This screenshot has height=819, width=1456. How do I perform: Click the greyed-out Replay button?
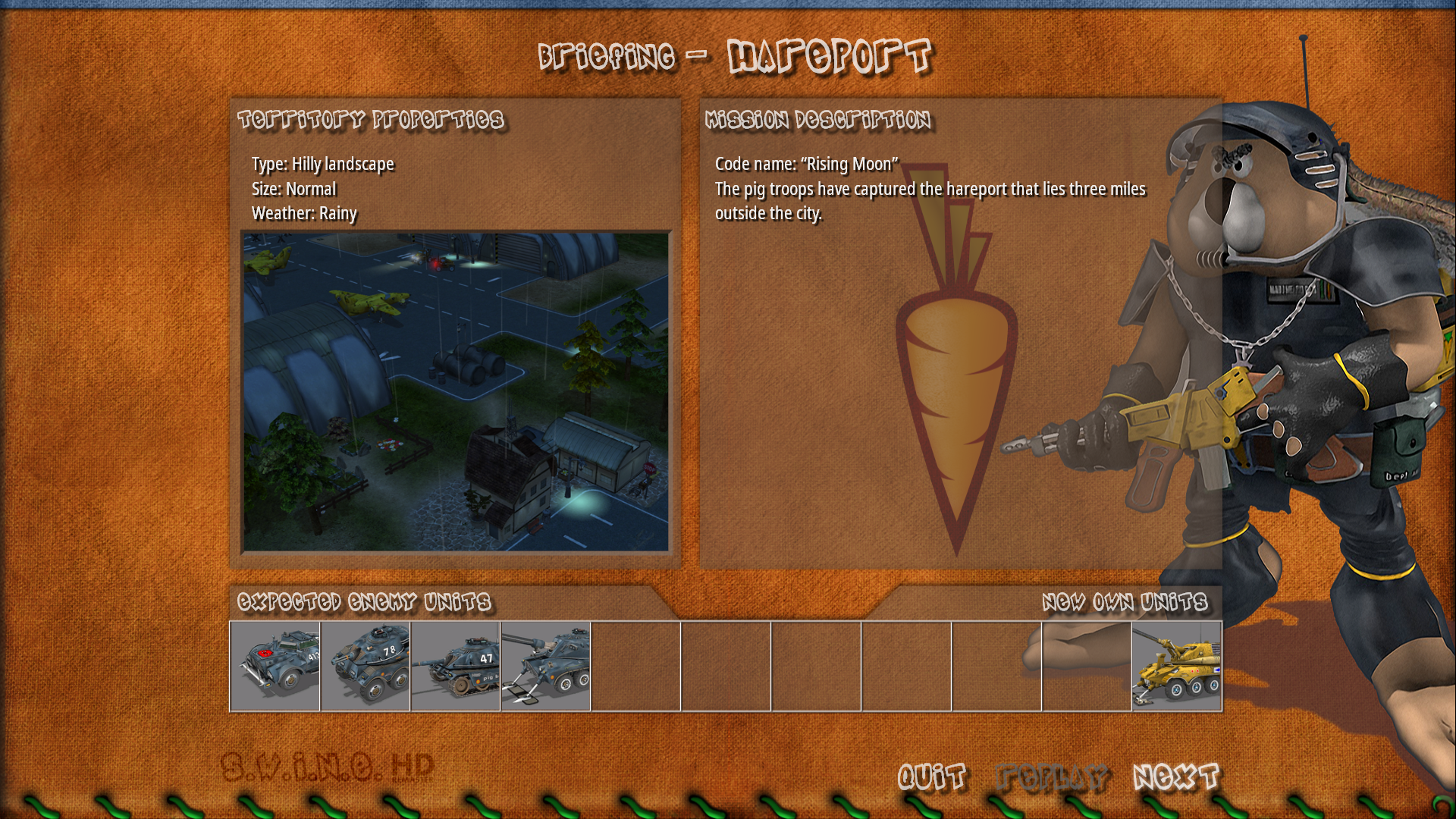(x=1052, y=777)
